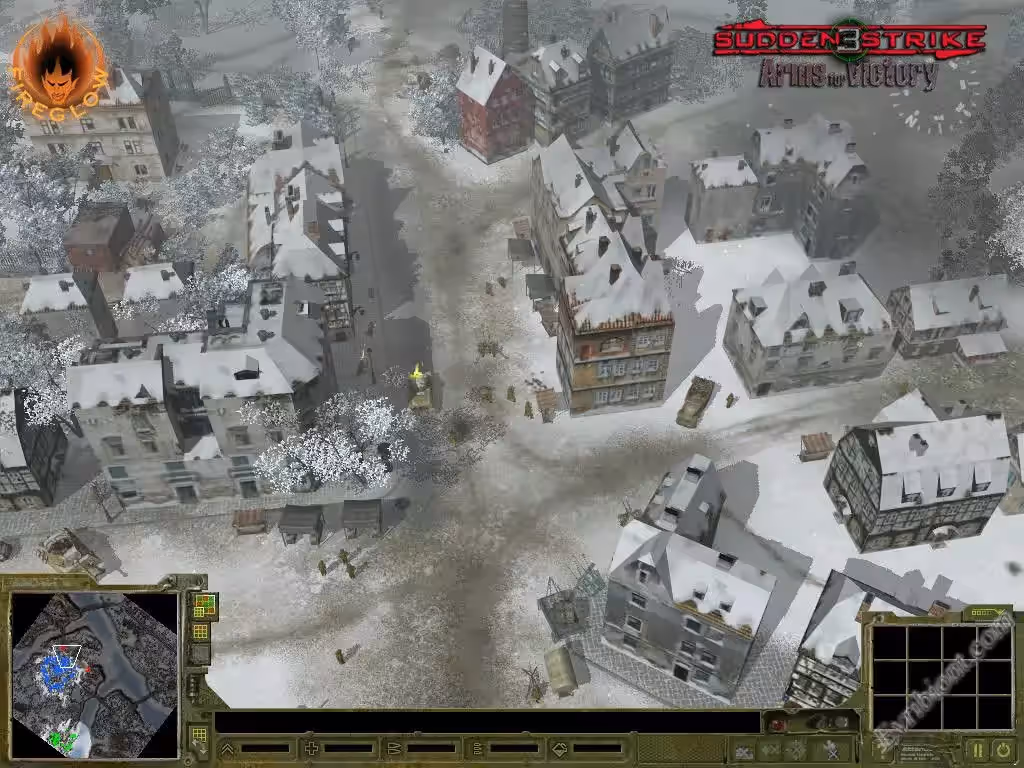Pause the game with the pause button
This screenshot has height=768, width=1024.
[x=977, y=748]
